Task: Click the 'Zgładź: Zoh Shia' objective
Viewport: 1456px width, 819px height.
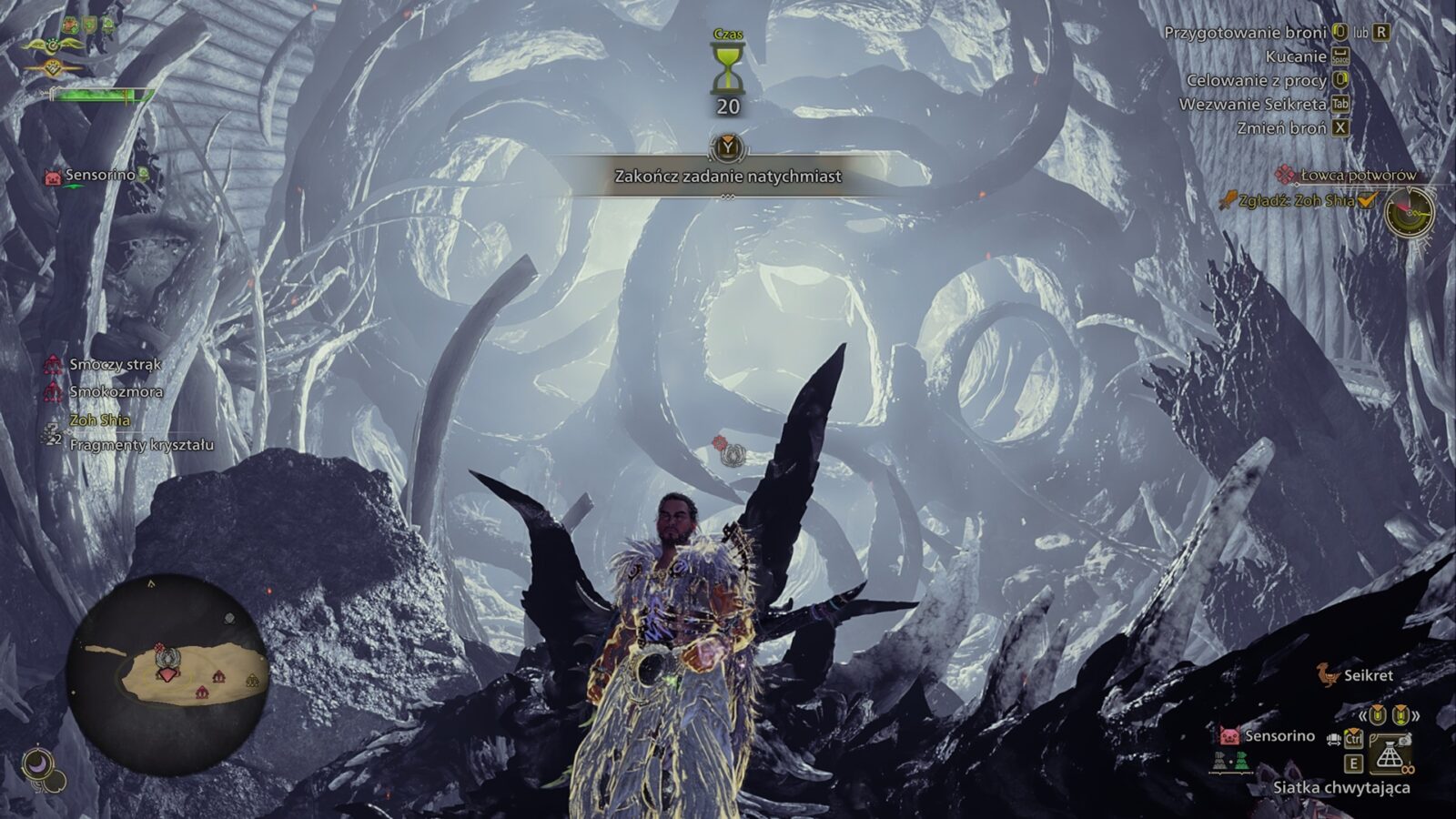Action: tap(1296, 200)
